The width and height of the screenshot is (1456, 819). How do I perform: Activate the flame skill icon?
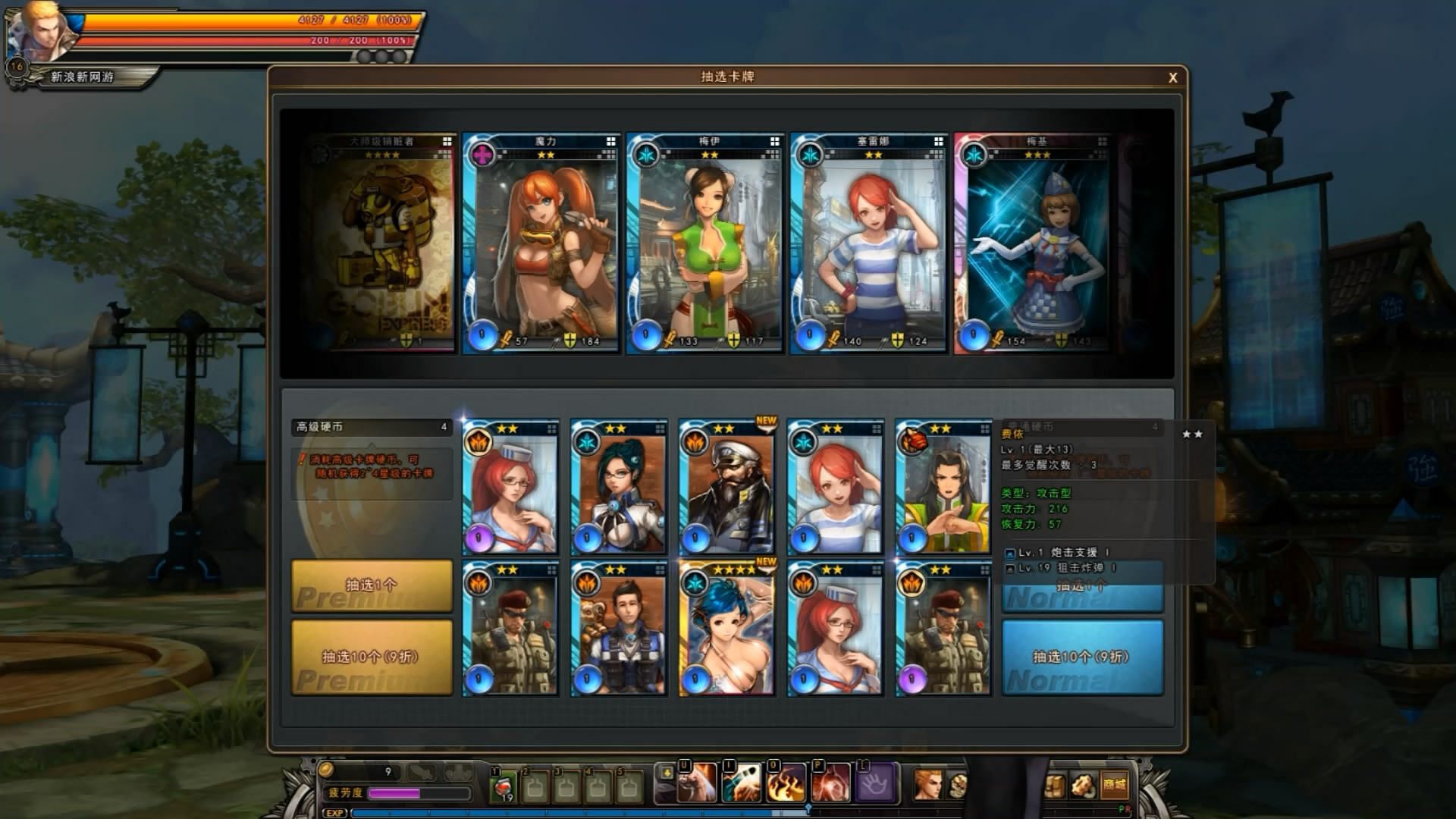[786, 784]
